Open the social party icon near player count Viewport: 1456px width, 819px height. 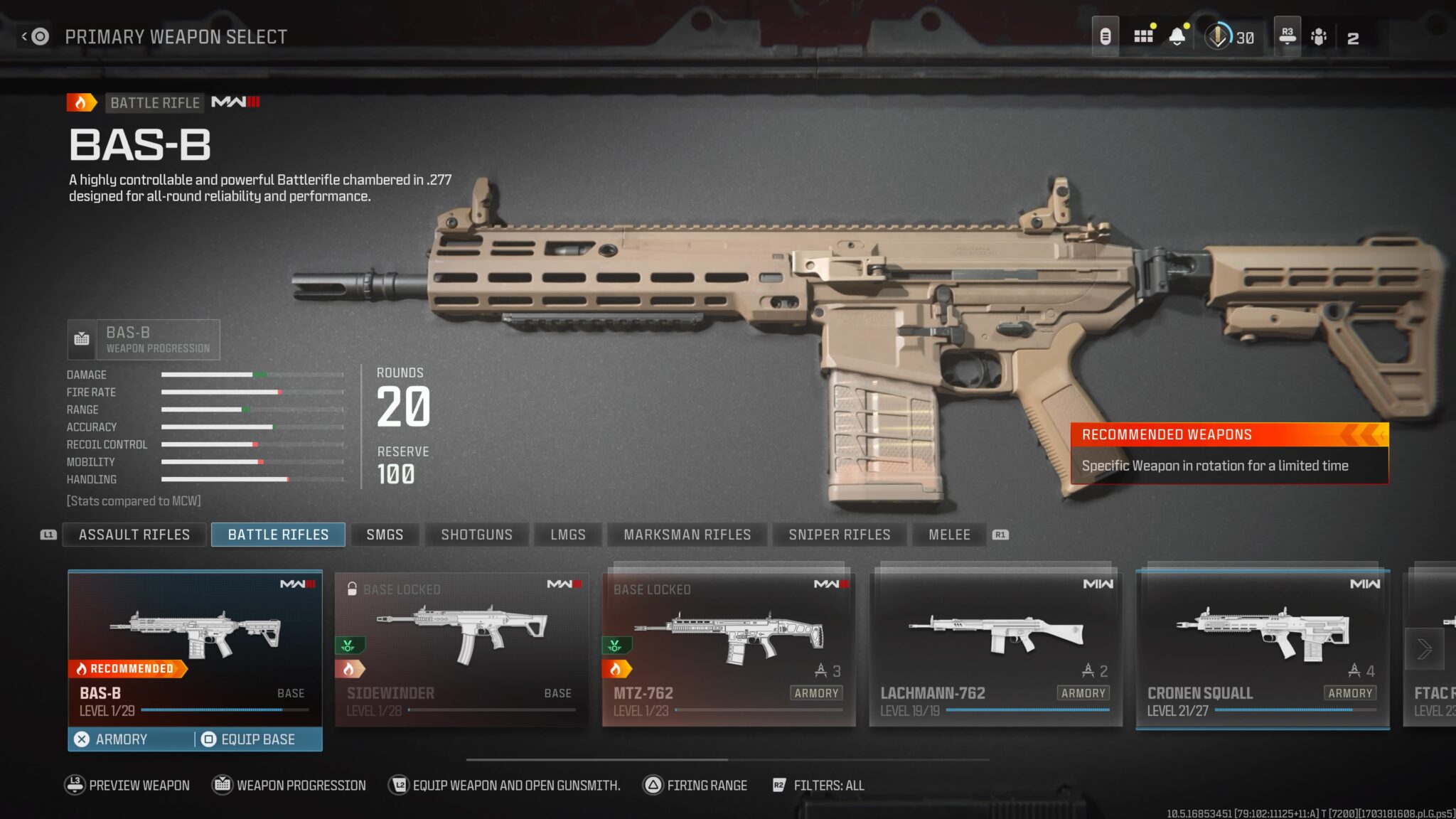coord(1319,36)
